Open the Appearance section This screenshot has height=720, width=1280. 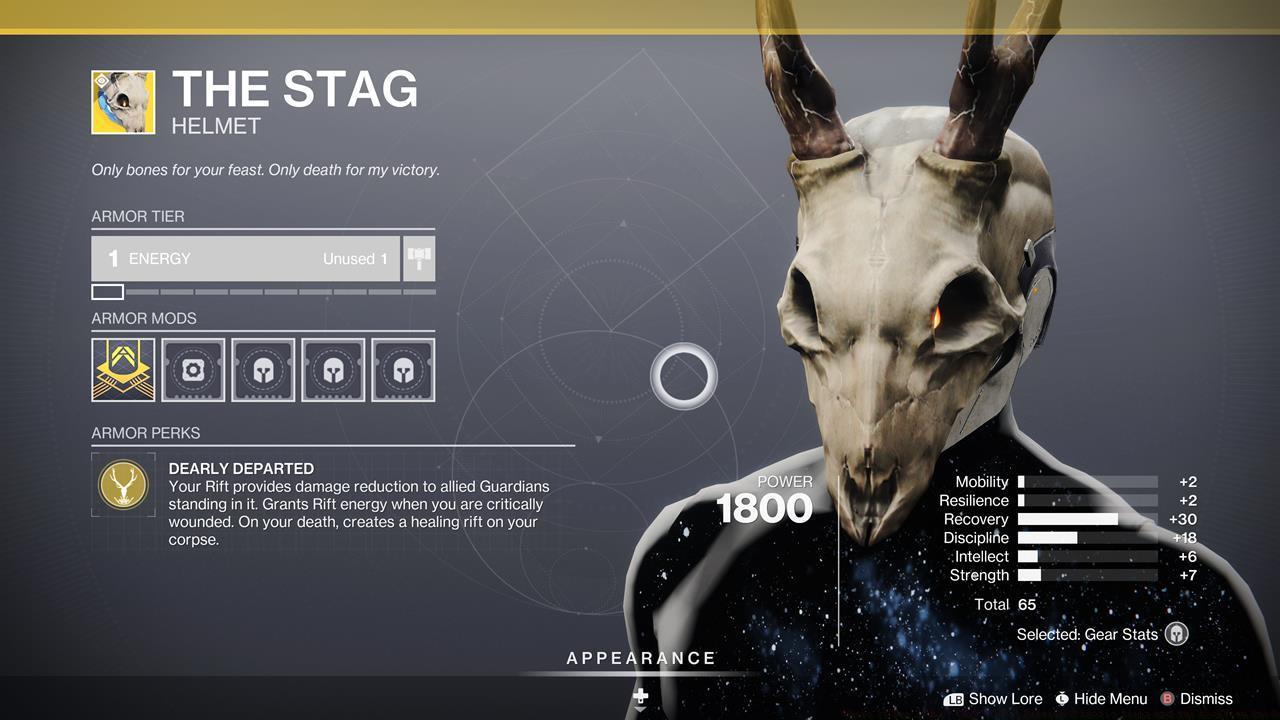(x=641, y=659)
